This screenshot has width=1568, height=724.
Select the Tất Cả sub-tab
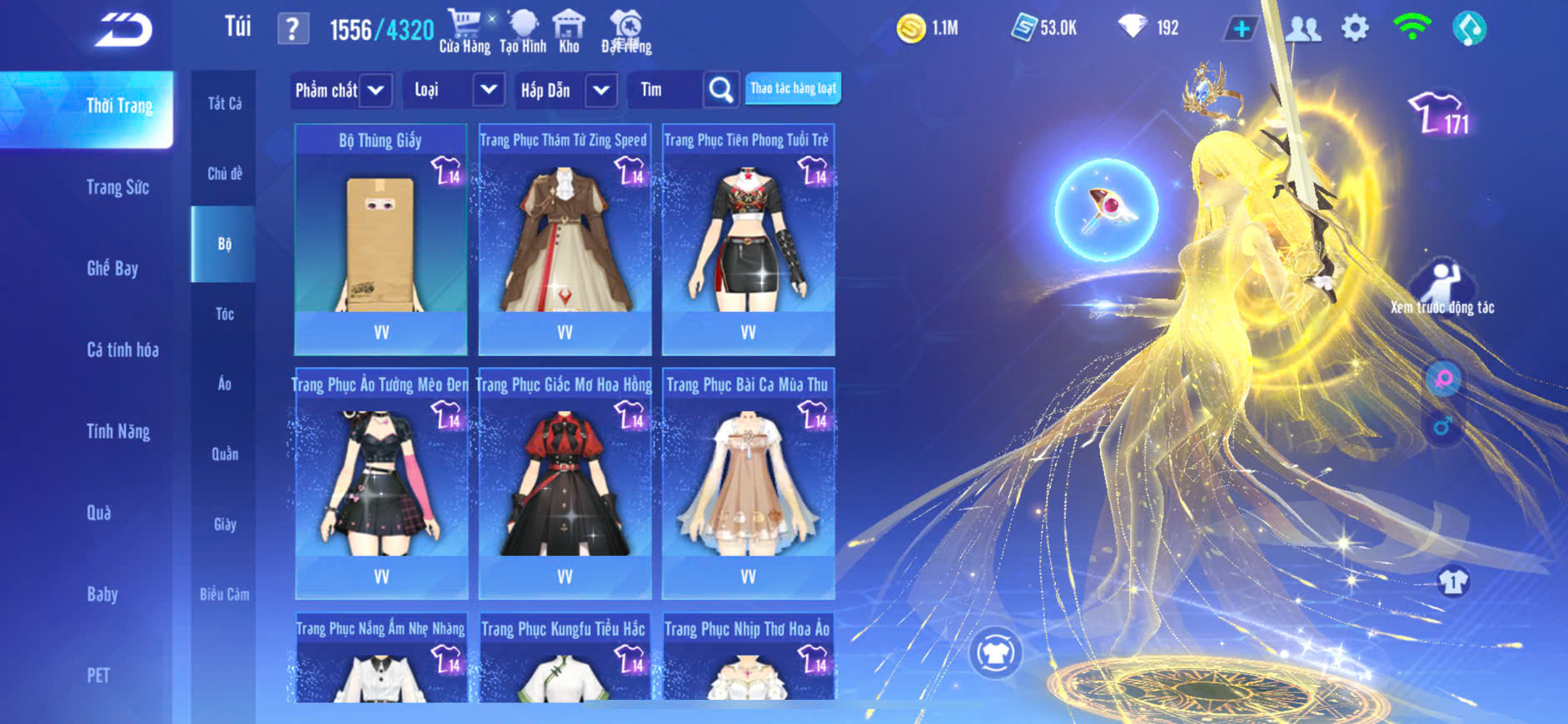[x=224, y=103]
